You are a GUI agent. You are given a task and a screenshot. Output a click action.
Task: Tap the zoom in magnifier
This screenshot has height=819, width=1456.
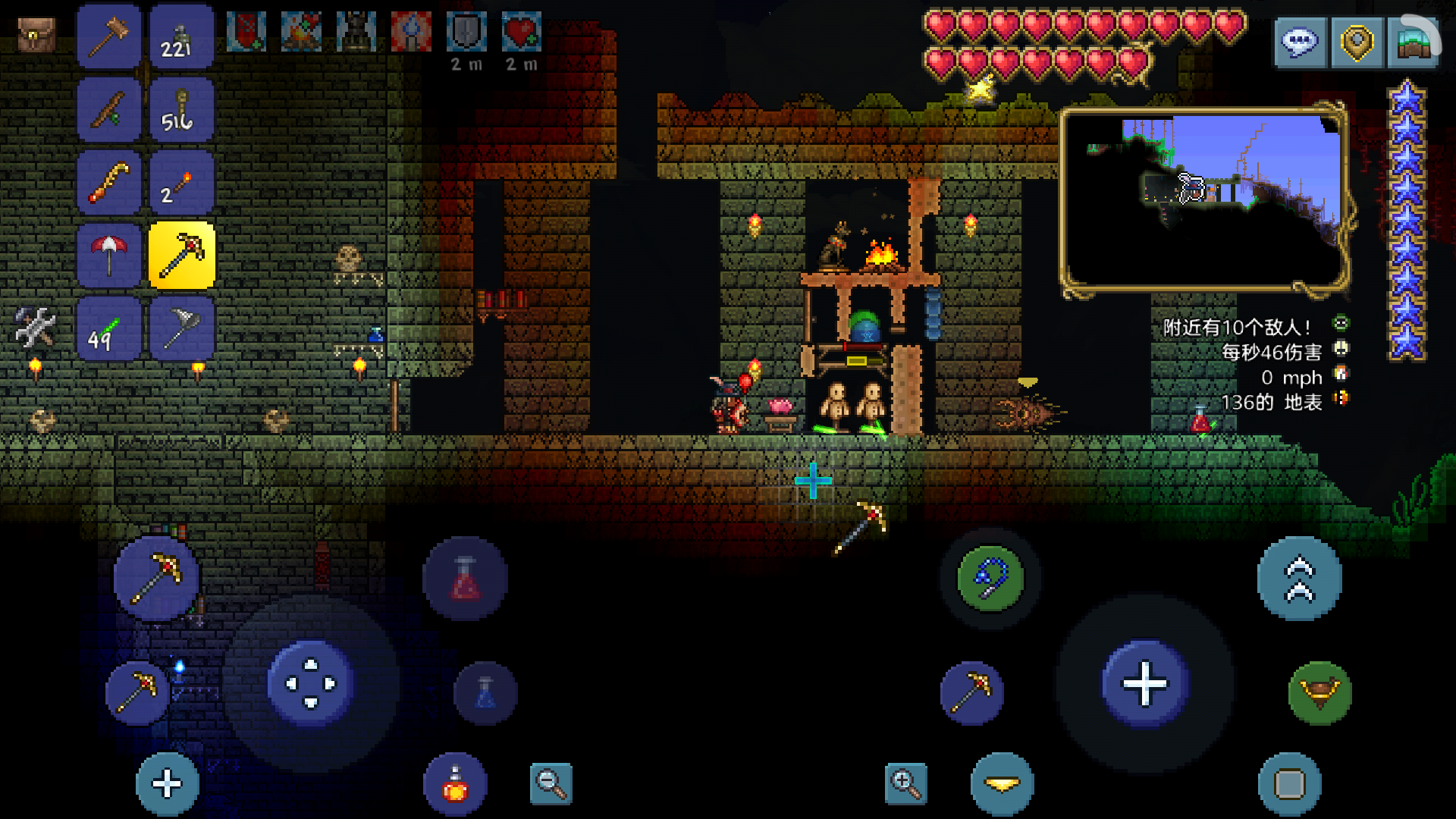905,783
